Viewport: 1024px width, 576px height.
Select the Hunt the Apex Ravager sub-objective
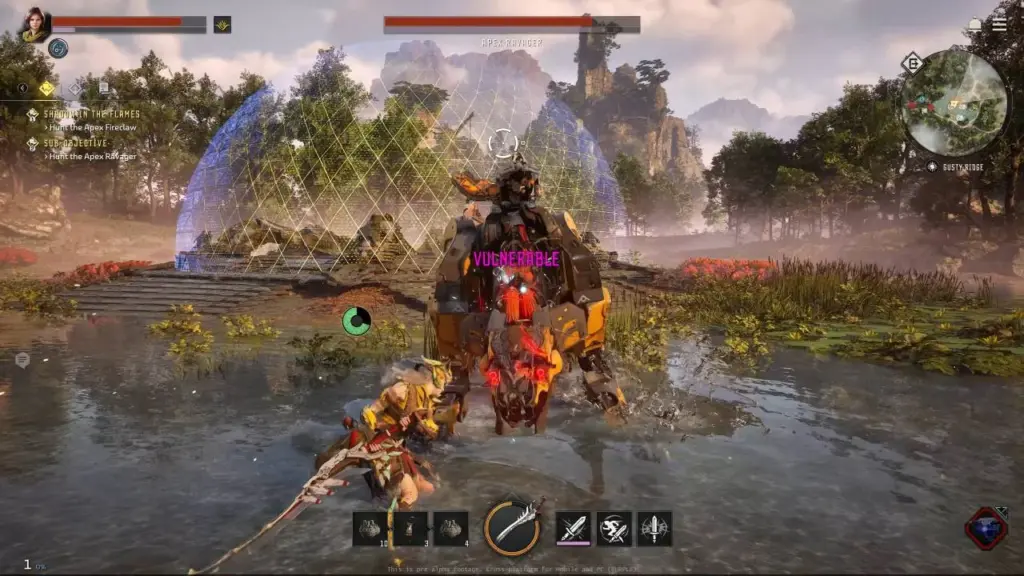click(93, 156)
